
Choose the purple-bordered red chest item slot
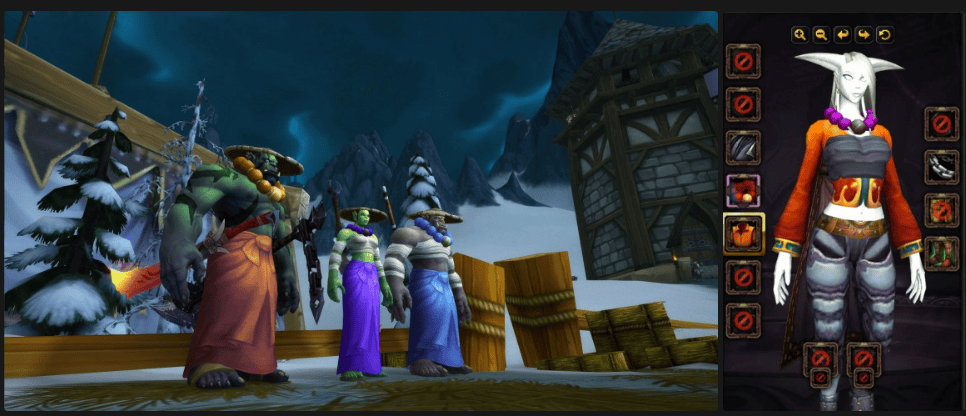(x=743, y=191)
